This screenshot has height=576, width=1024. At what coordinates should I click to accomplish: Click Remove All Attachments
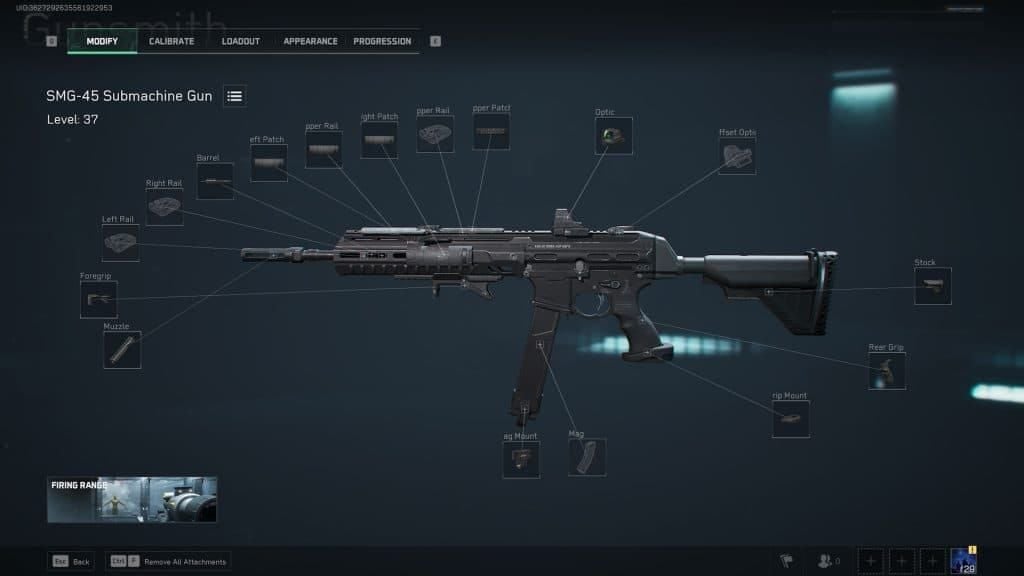tap(168, 562)
